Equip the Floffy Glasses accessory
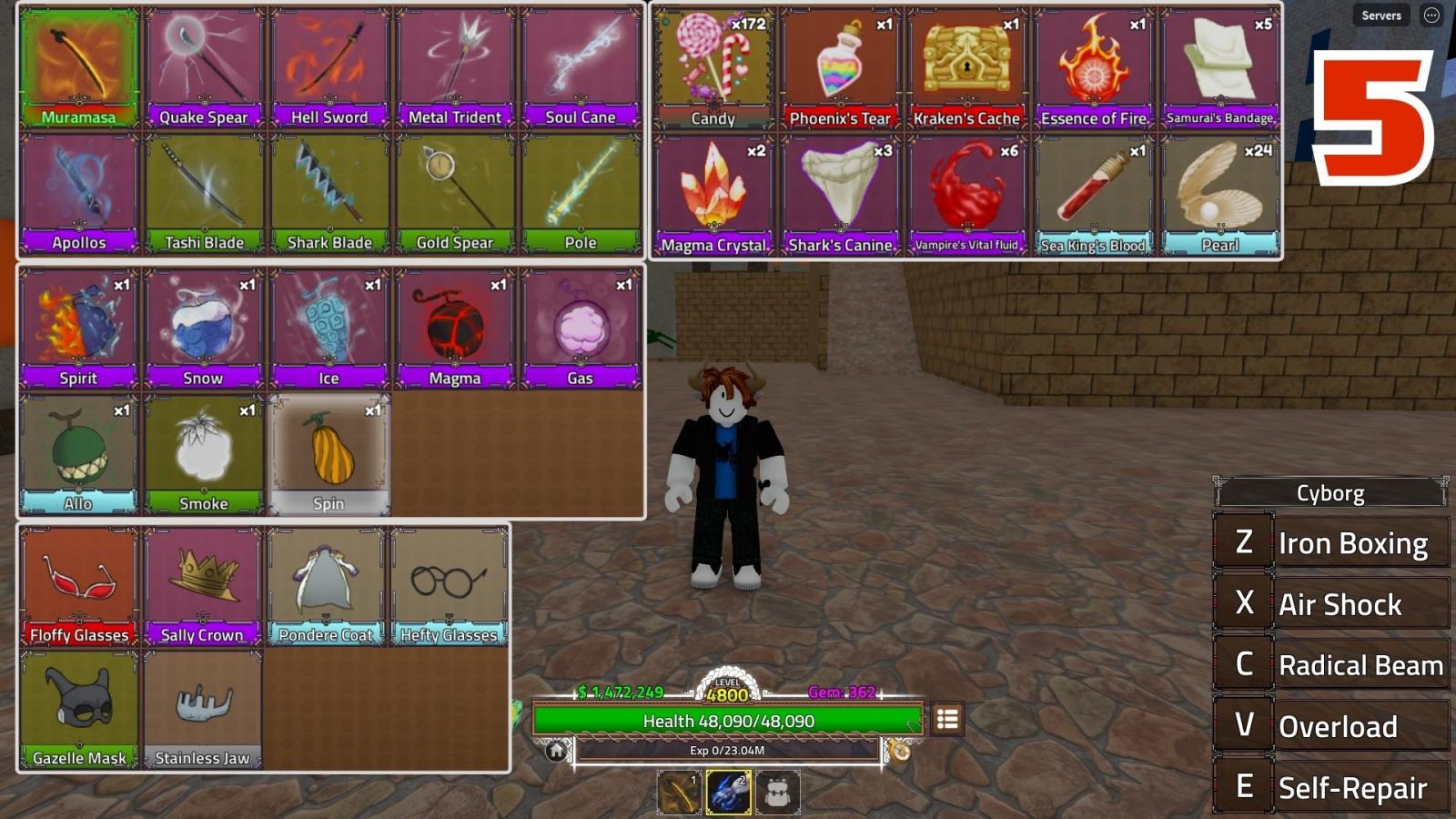Screen dimensions: 1456x819 tap(79, 586)
